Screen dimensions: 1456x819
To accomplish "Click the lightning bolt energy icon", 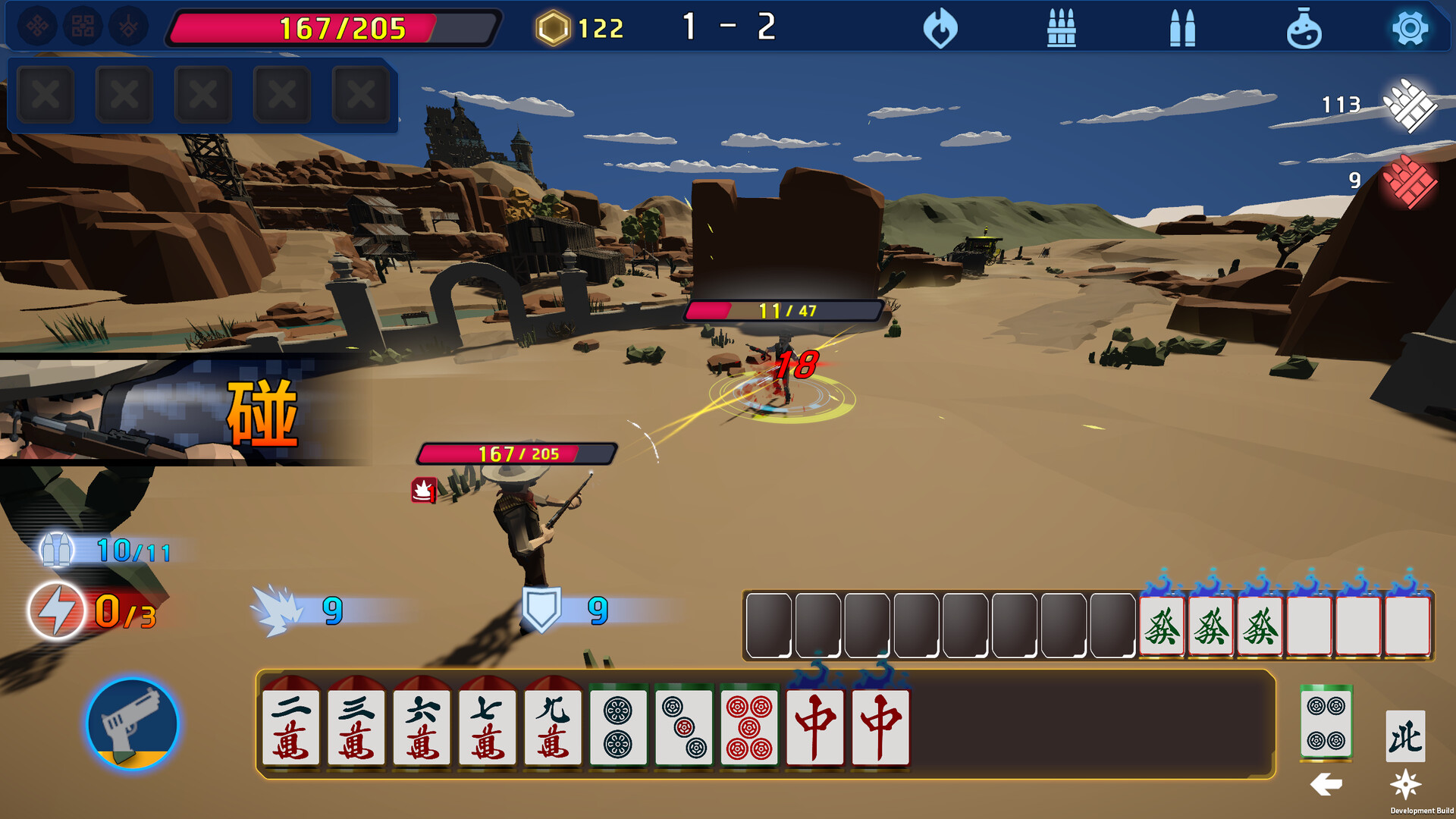I will click(x=57, y=610).
